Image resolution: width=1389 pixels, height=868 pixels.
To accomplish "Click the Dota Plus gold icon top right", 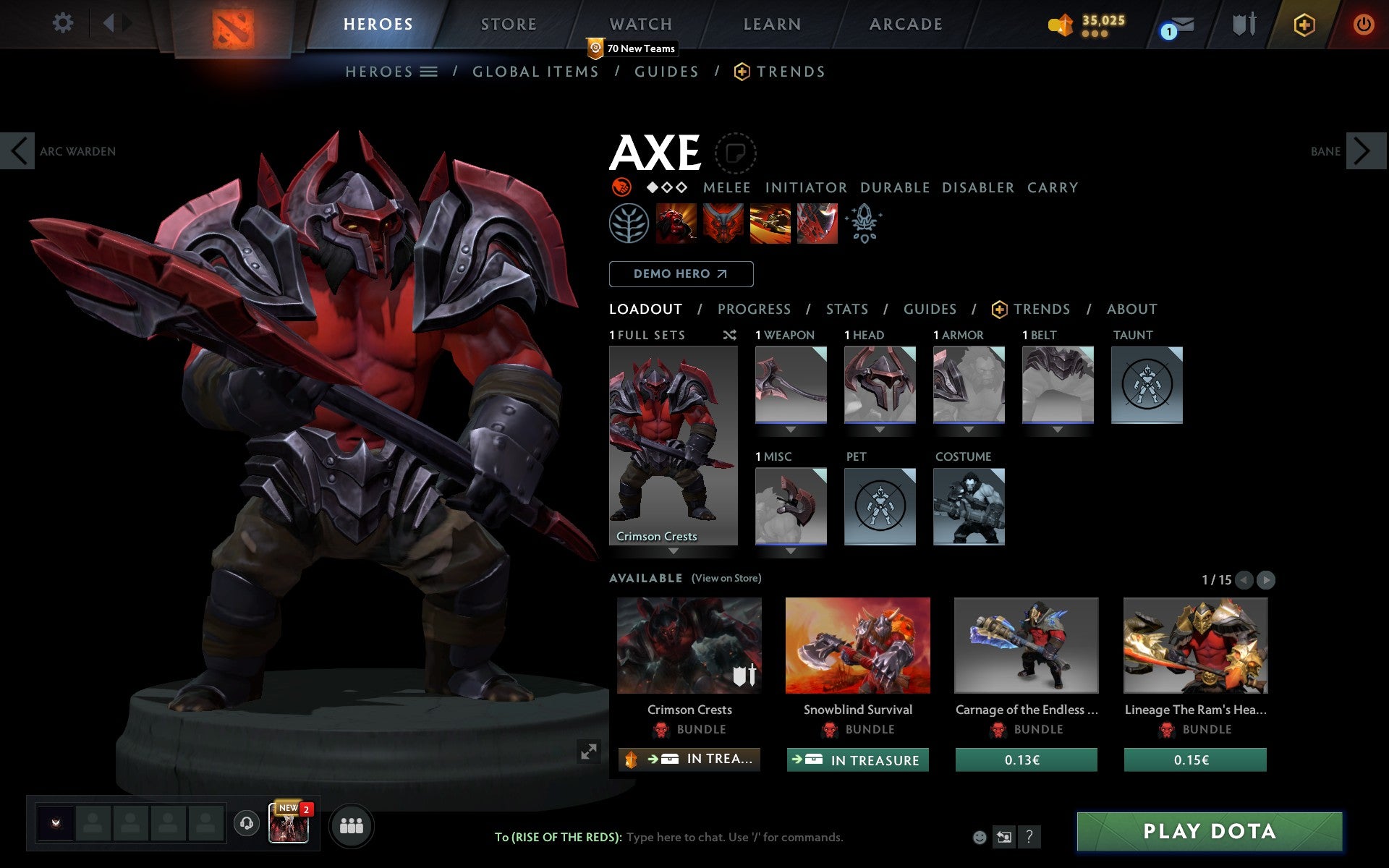I will (x=1304, y=24).
